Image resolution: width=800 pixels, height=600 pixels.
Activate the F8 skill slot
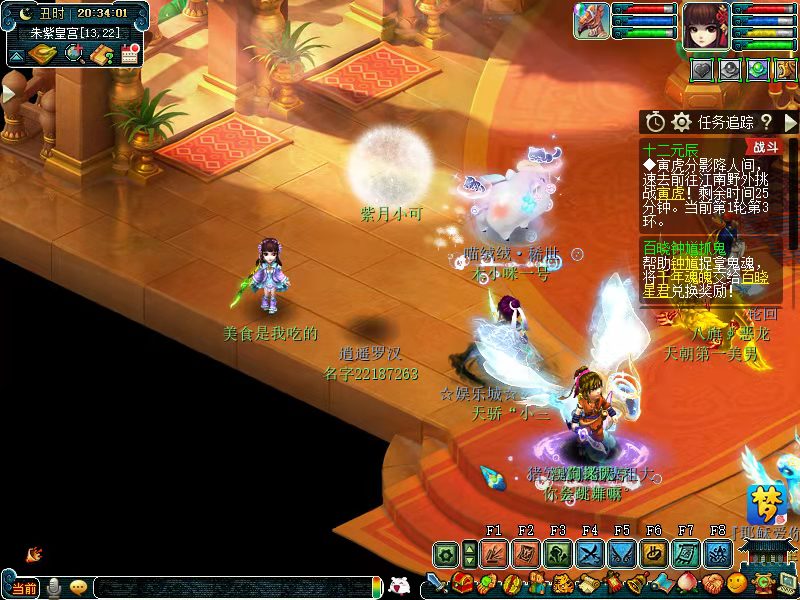pos(717,554)
